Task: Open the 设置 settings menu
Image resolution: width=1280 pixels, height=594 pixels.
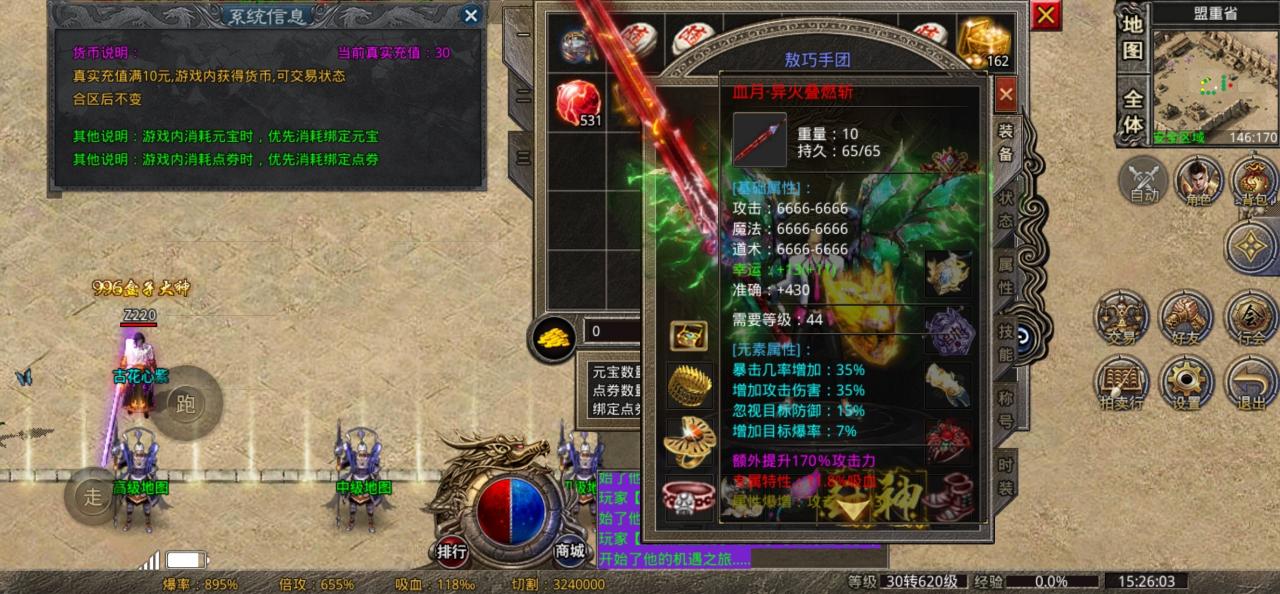Action: (1186, 384)
